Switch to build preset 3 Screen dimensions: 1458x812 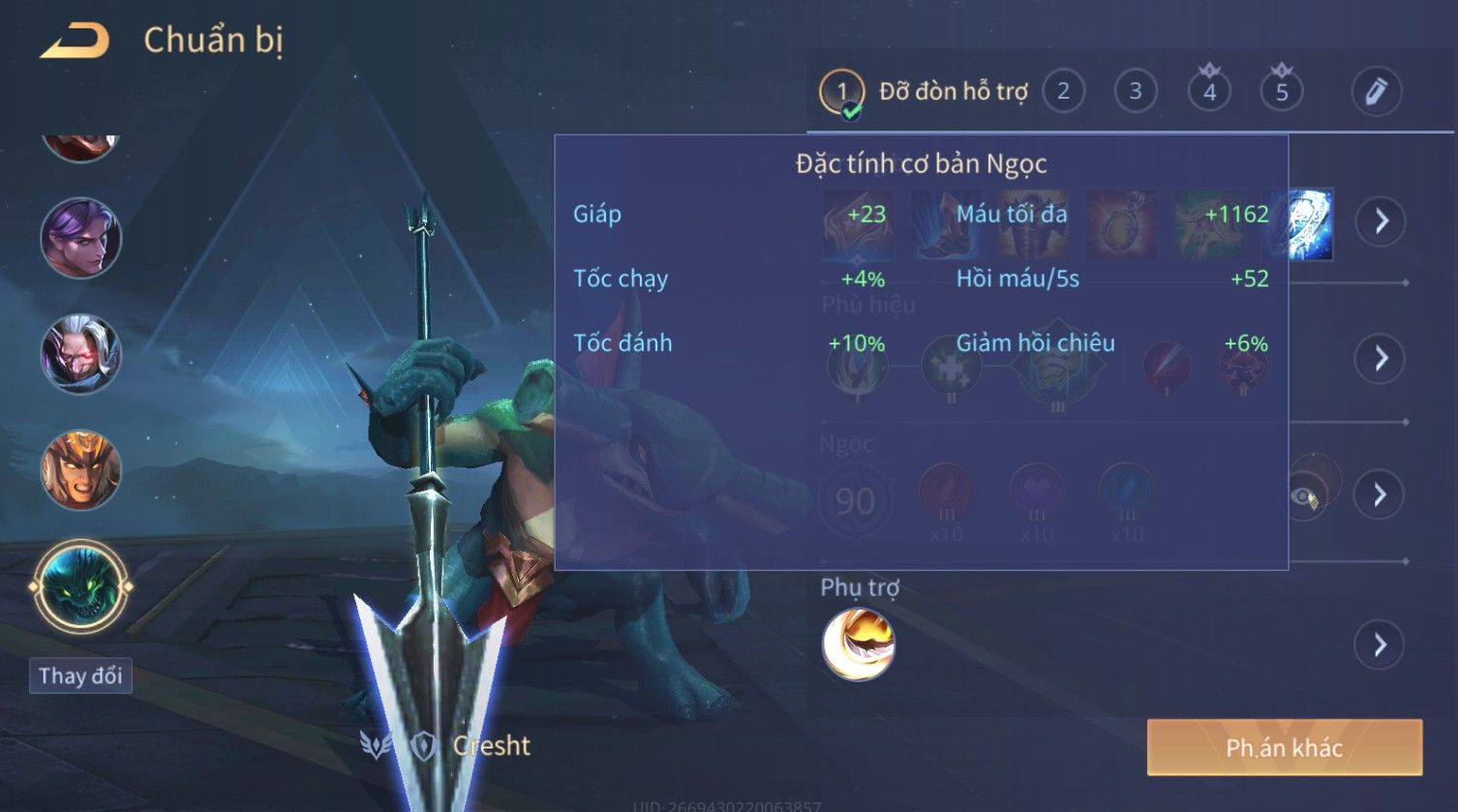pyautogui.click(x=1135, y=92)
